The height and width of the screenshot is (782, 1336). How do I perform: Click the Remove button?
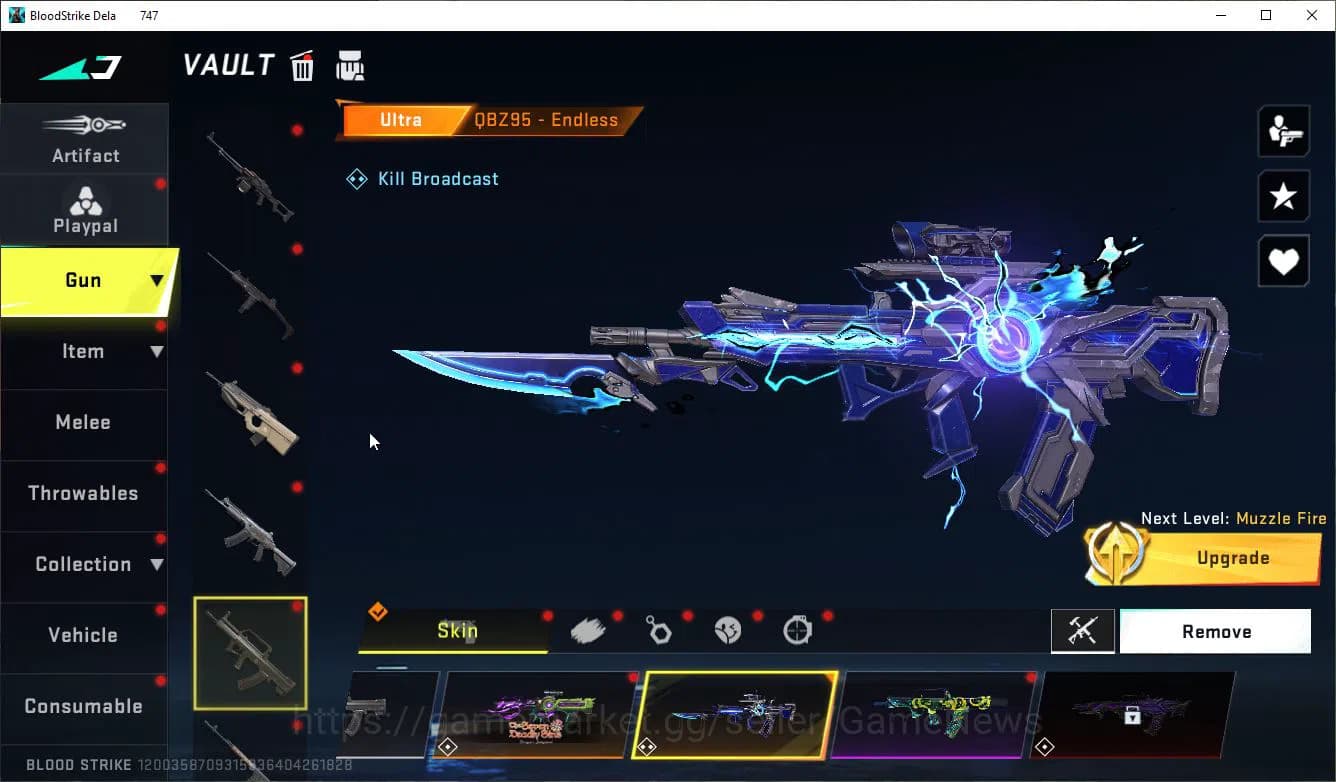coord(1216,631)
